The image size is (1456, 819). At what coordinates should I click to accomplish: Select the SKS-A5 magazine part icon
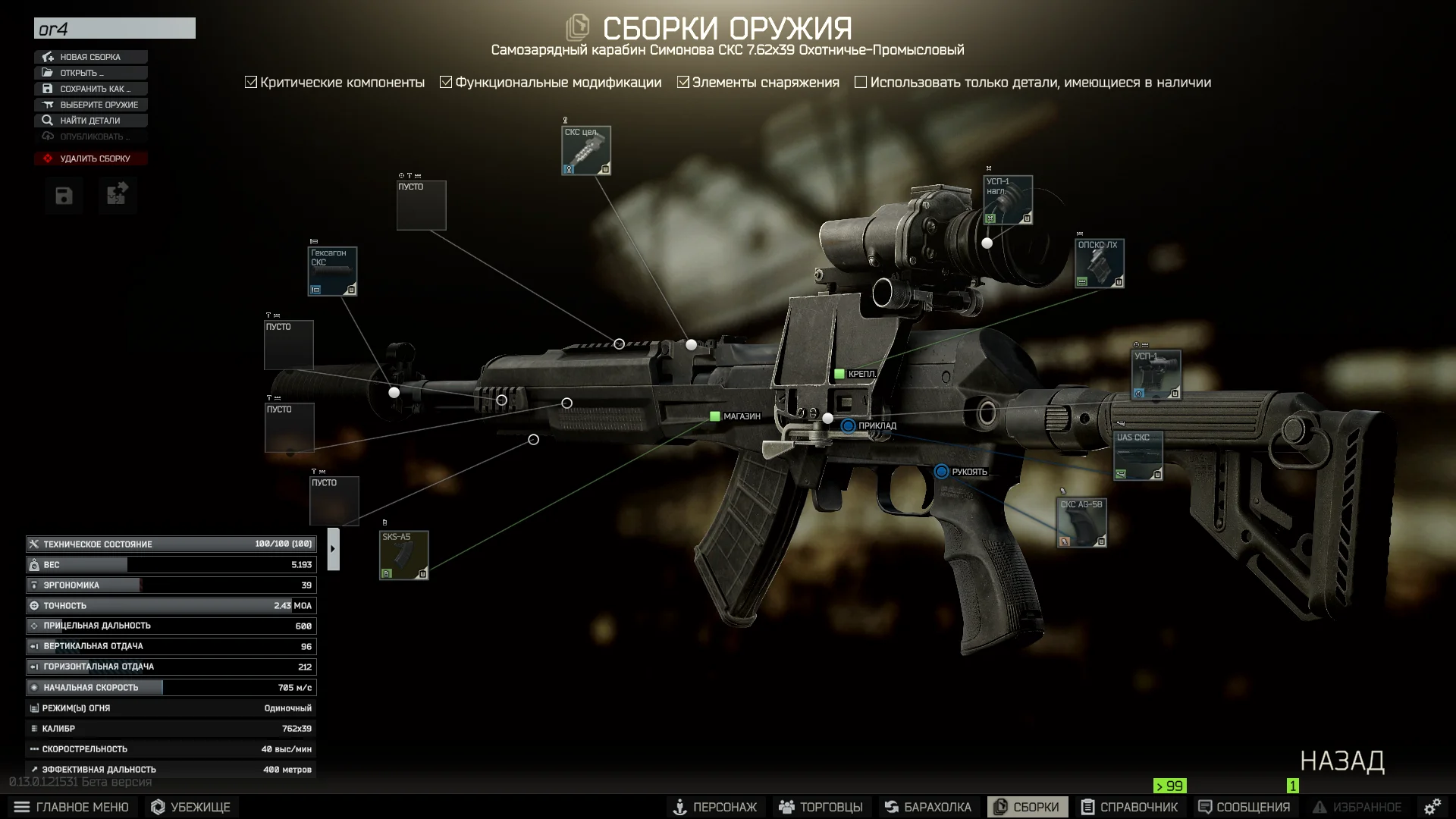404,554
